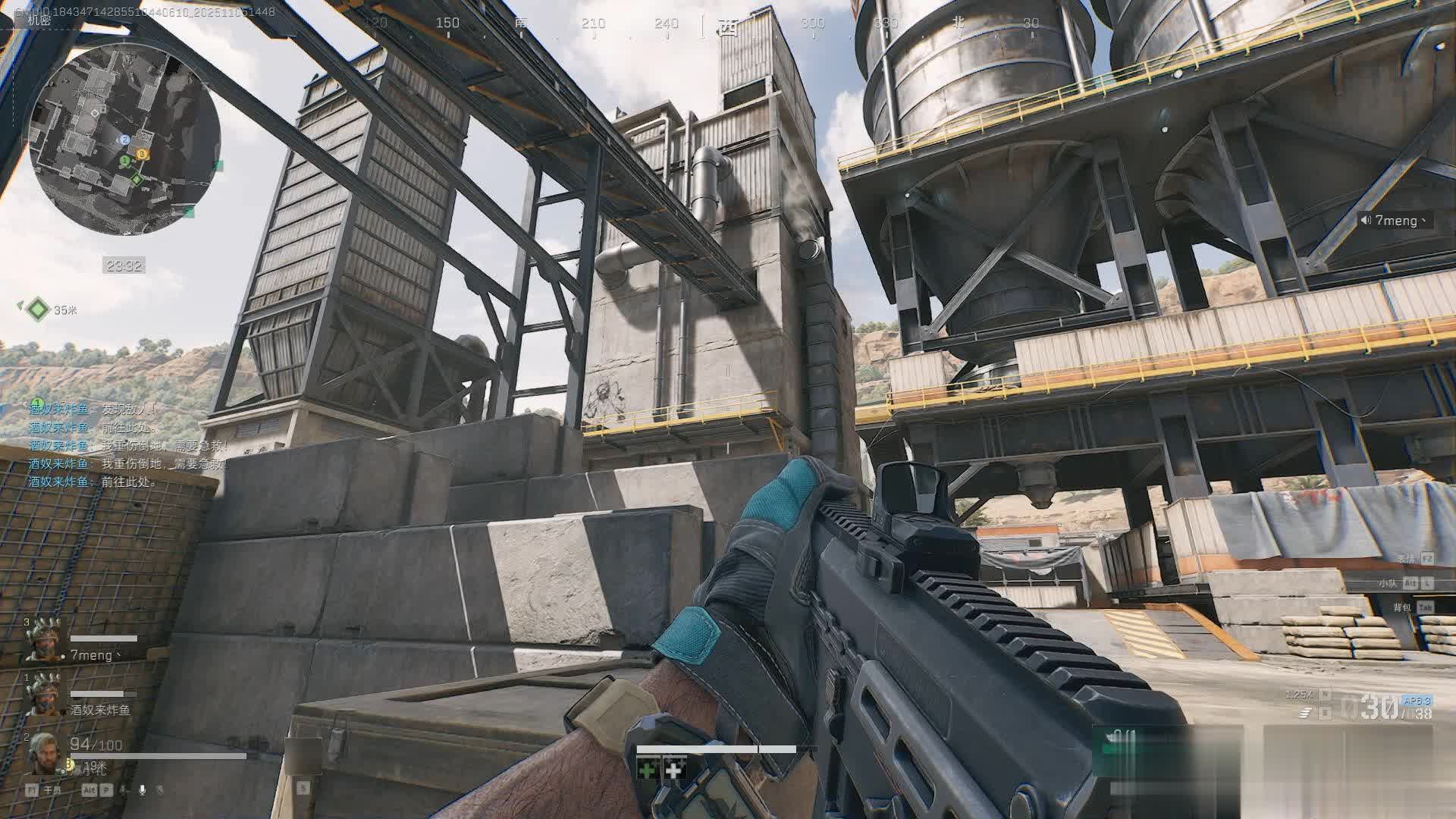Viewport: 1456px width, 819px height.
Task: Select squadmate 酒奴来炸鱼's portrait
Action: pyautogui.click(x=42, y=695)
